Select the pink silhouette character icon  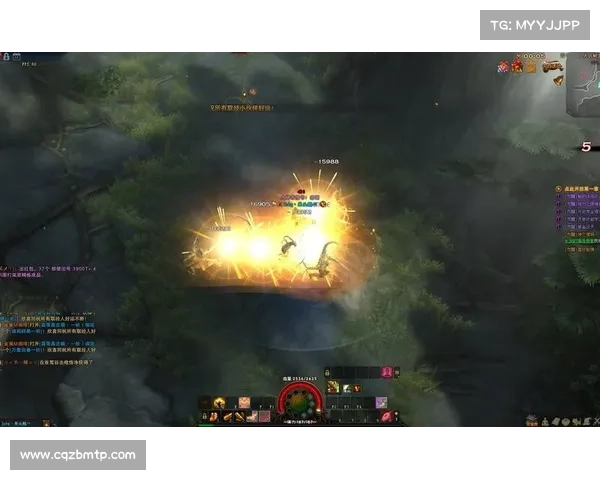coord(386,372)
